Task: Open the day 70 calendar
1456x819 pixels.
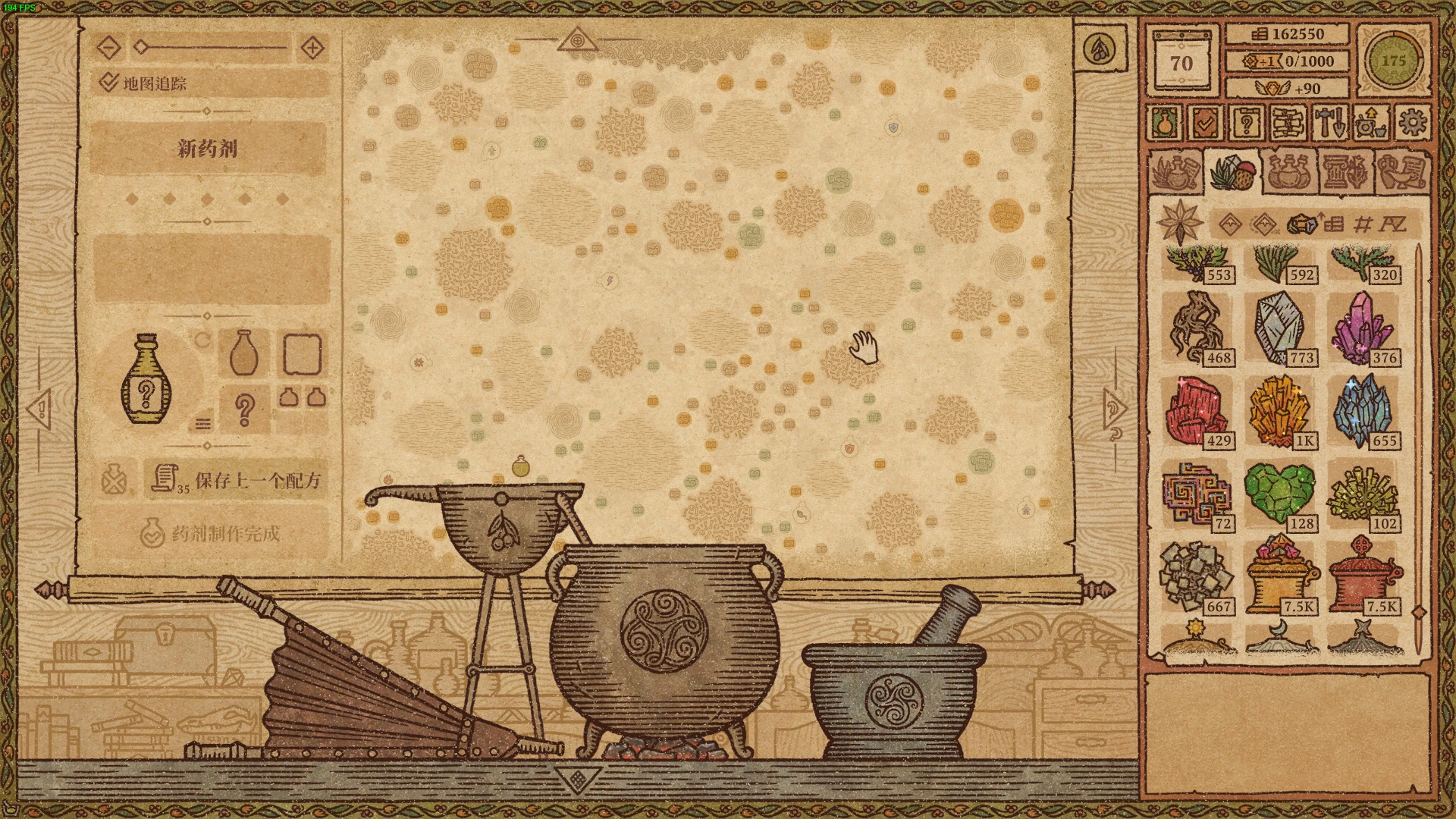Action: tap(1181, 61)
